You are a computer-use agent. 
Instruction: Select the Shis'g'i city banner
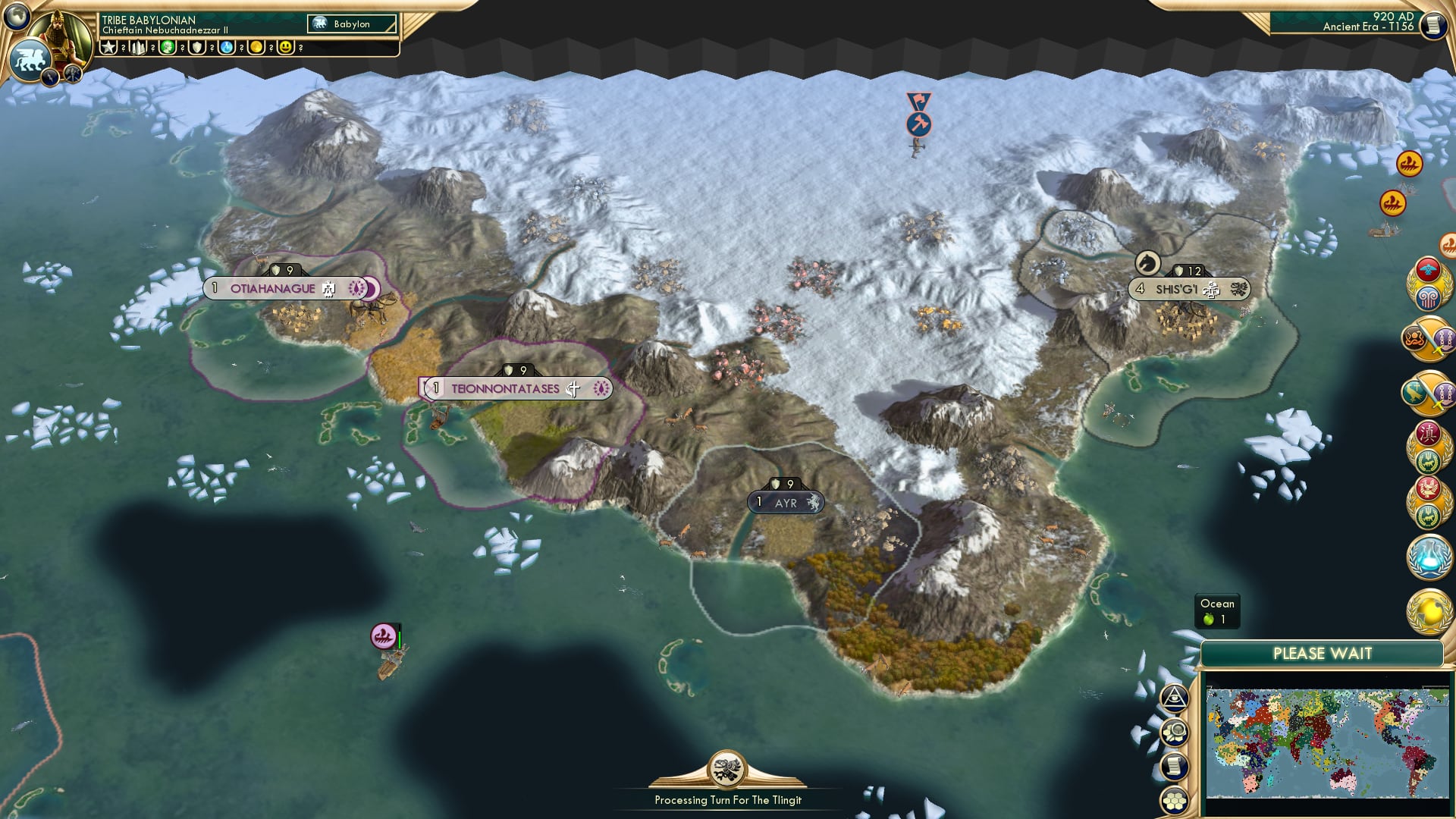[x=1191, y=288]
